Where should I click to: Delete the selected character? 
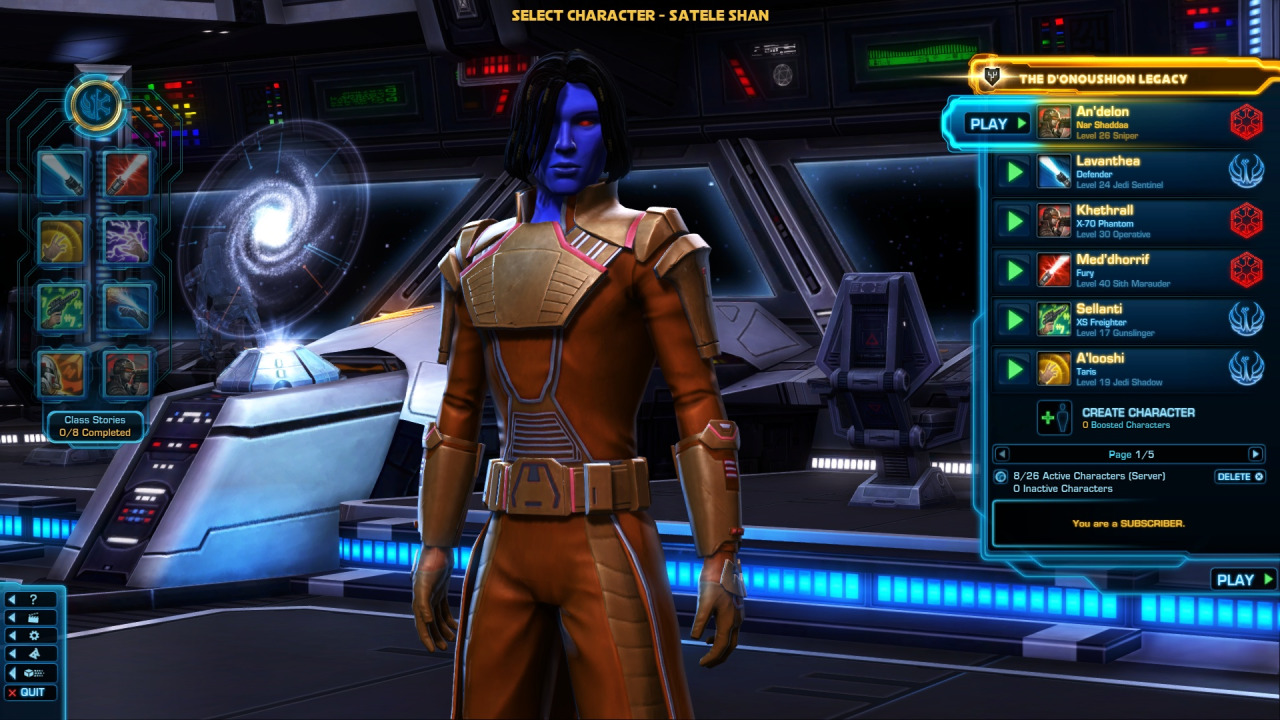[x=1240, y=477]
